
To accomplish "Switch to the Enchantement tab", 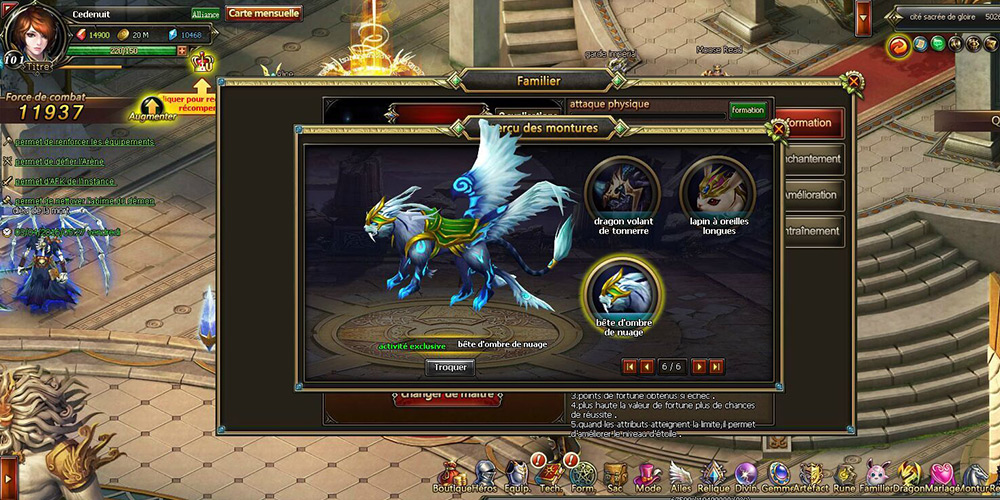I will point(810,159).
